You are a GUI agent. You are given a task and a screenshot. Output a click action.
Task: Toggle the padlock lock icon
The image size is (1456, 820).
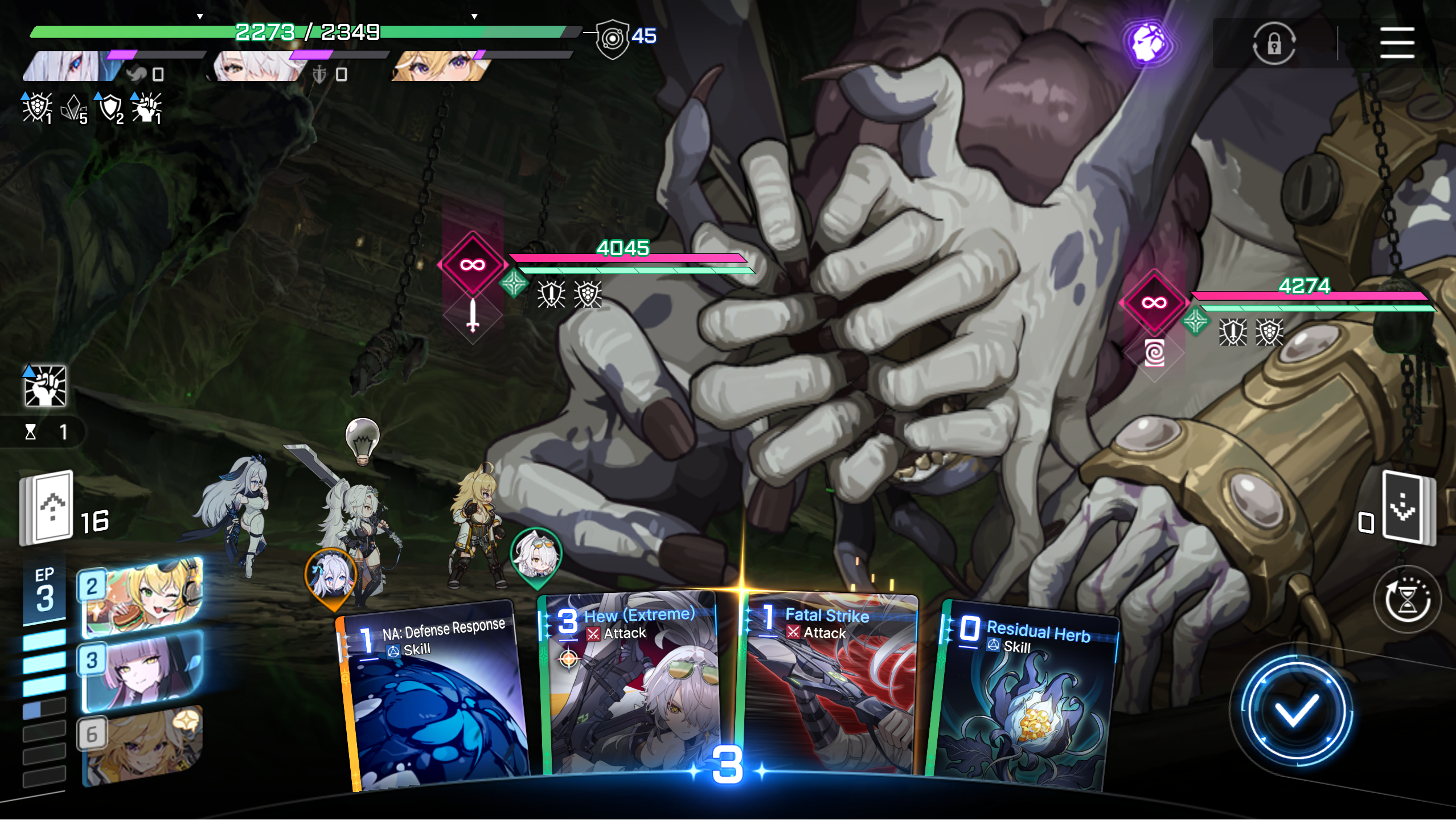pos(1274,43)
